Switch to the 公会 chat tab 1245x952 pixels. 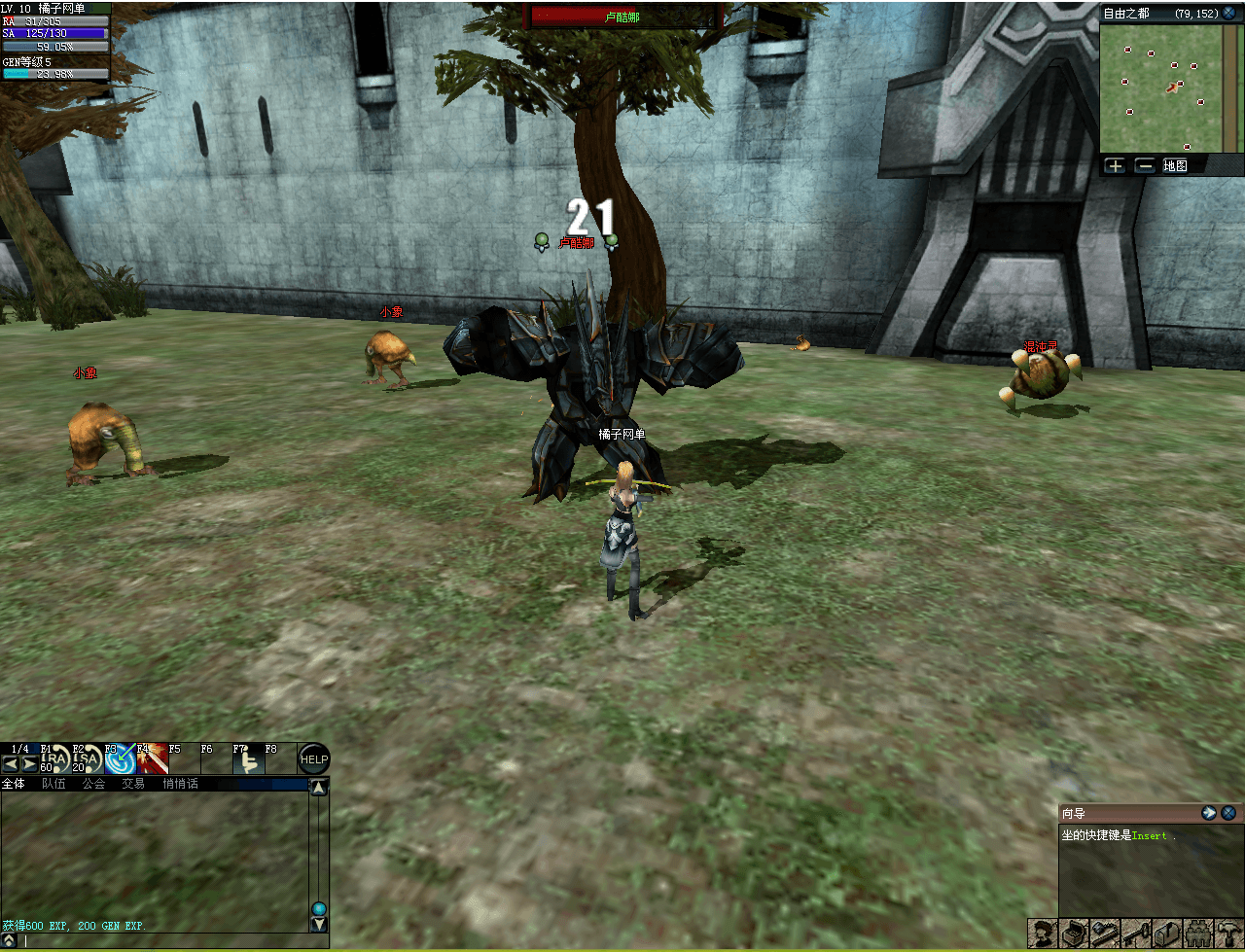(x=93, y=784)
